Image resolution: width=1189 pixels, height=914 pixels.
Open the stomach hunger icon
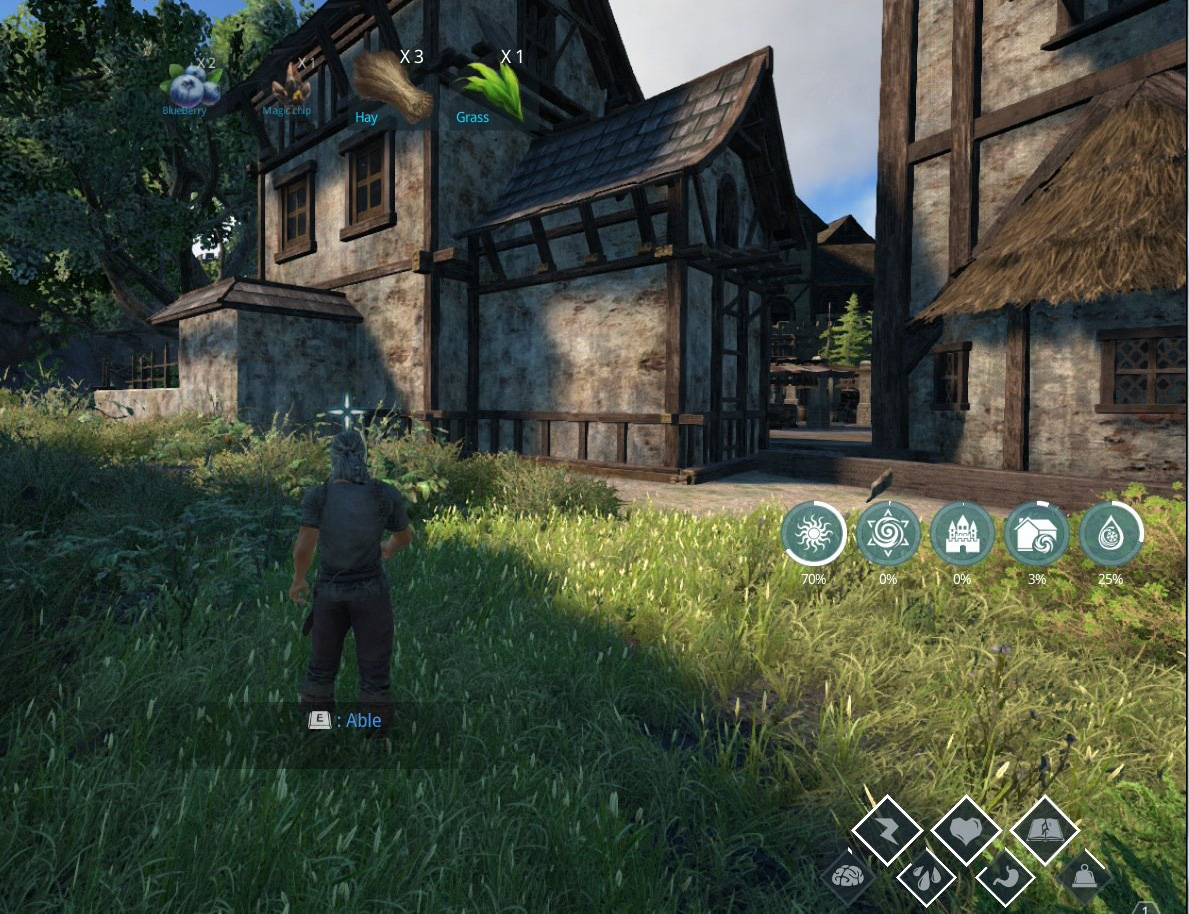pyautogui.click(x=1005, y=878)
